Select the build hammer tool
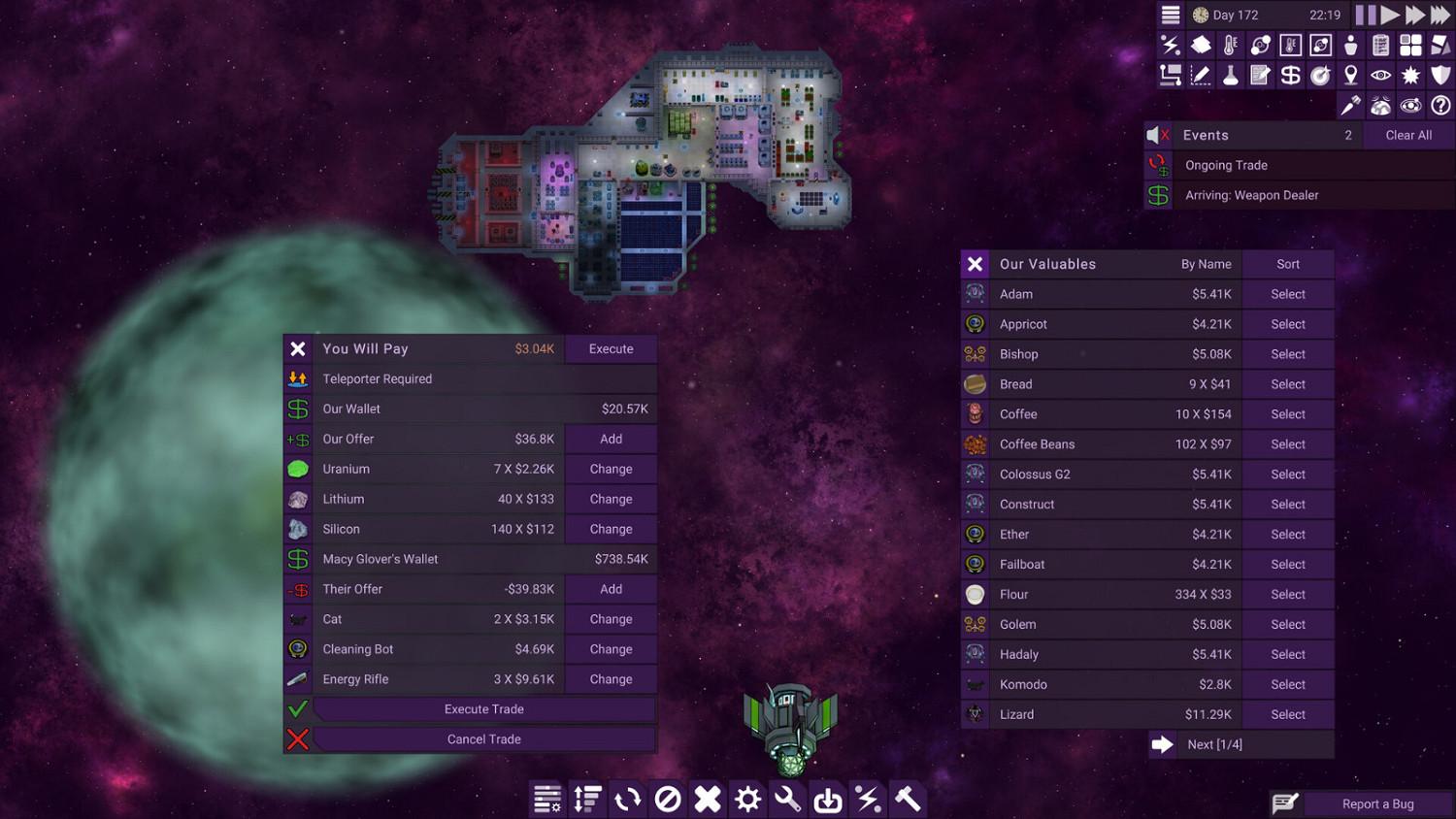The image size is (1456, 819). tap(908, 799)
